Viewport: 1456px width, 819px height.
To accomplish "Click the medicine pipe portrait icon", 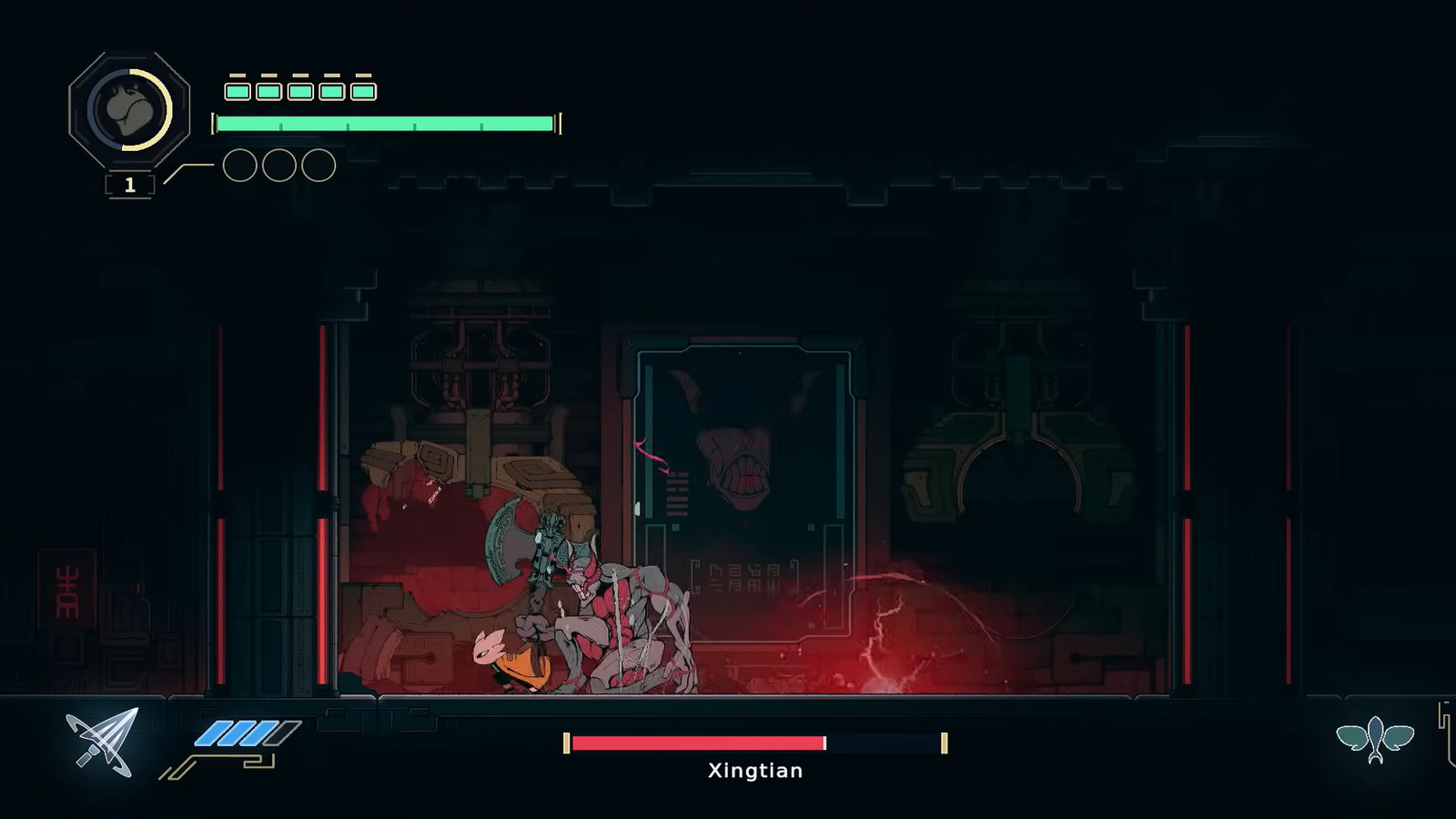I will pyautogui.click(x=129, y=110).
